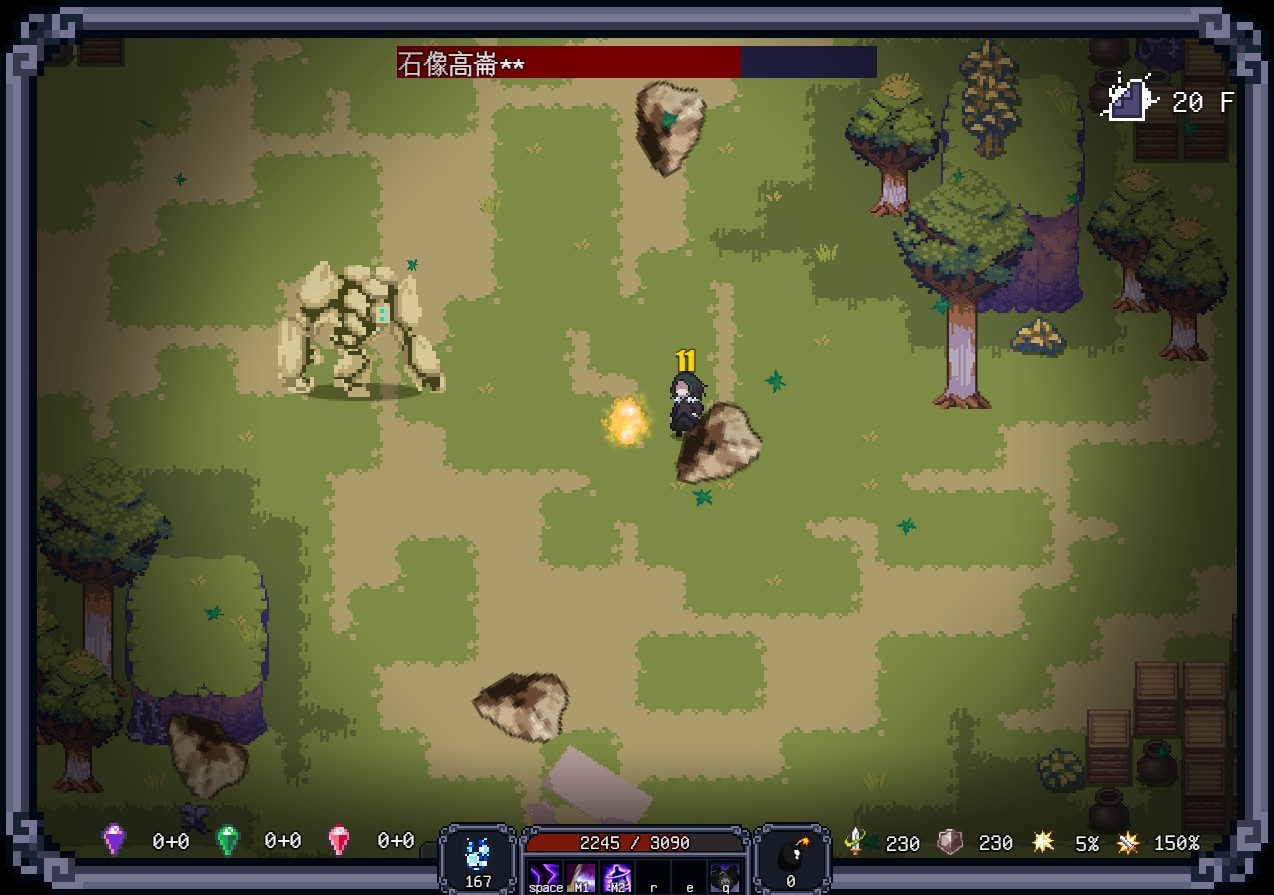Use the M1 slash attack skill
Screen dimensions: 1274x895
click(x=581, y=876)
